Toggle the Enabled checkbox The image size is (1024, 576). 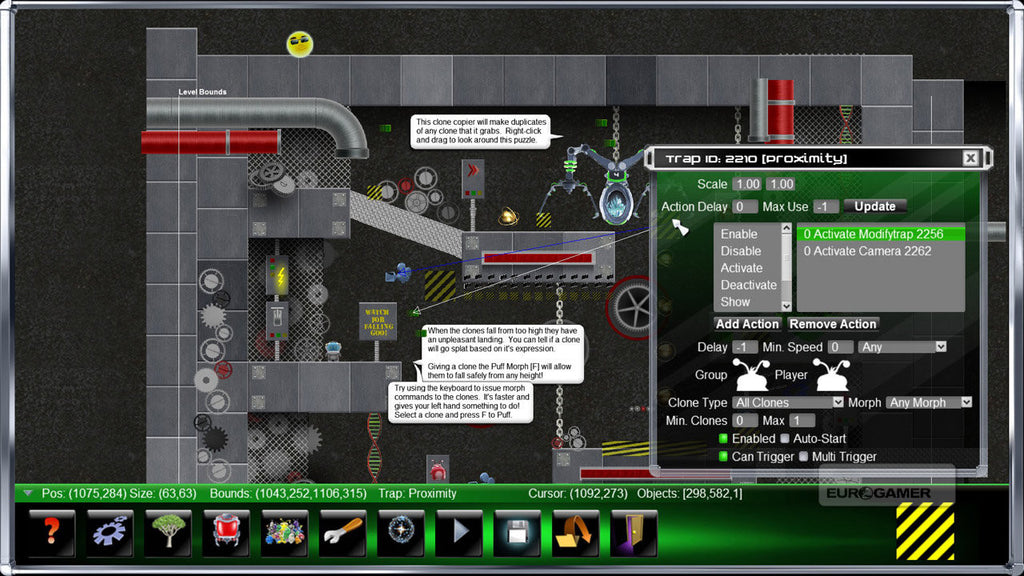pyautogui.click(x=725, y=439)
